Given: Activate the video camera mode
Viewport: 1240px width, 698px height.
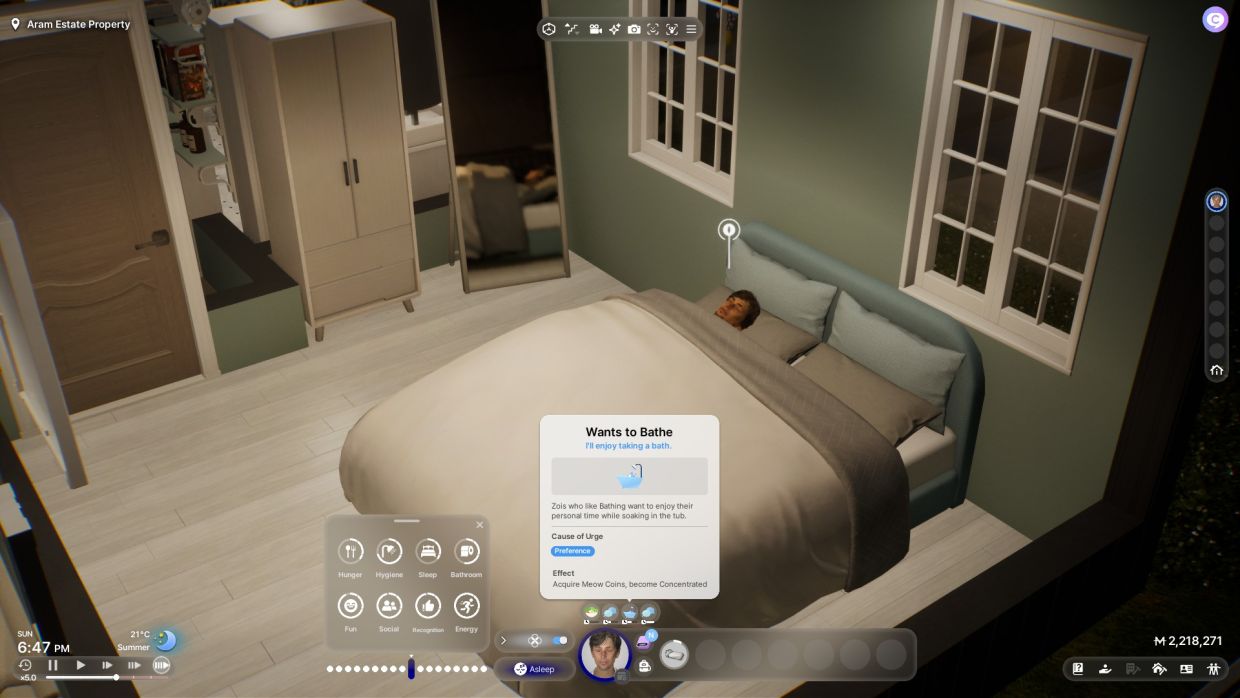Looking at the screenshot, I should point(596,29).
